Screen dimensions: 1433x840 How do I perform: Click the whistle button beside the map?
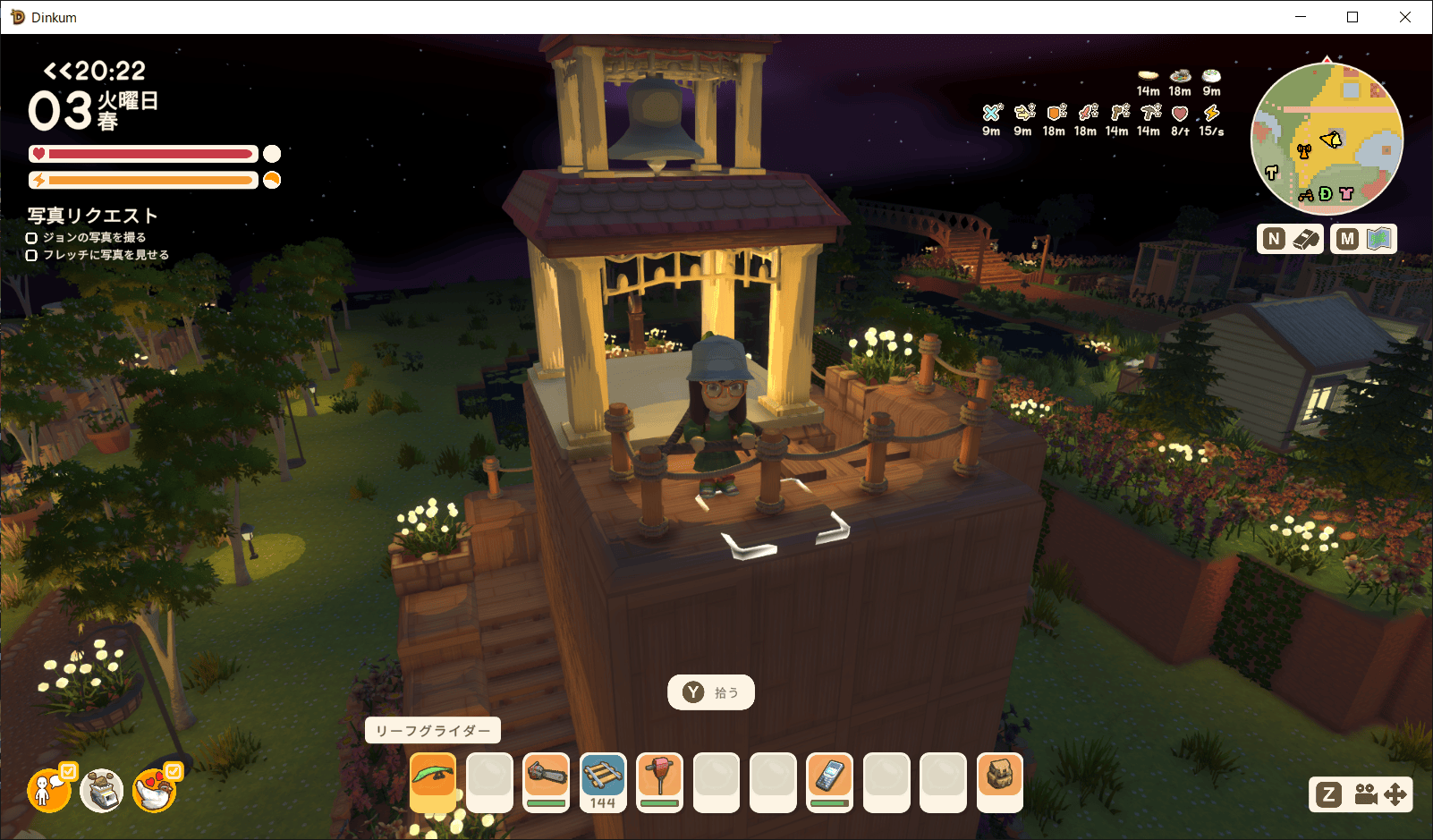pos(1290,239)
